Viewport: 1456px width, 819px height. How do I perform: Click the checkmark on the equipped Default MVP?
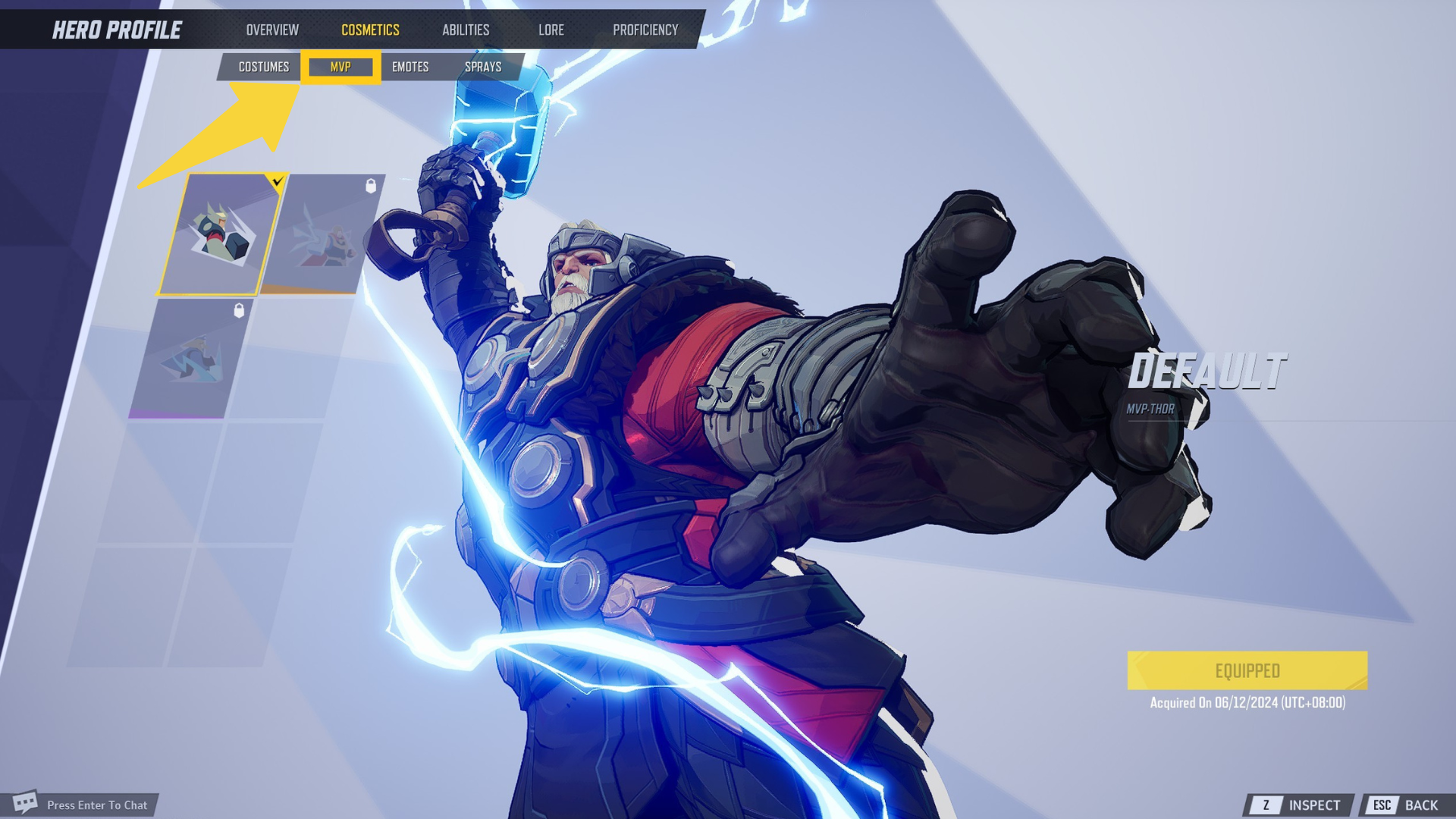(278, 180)
